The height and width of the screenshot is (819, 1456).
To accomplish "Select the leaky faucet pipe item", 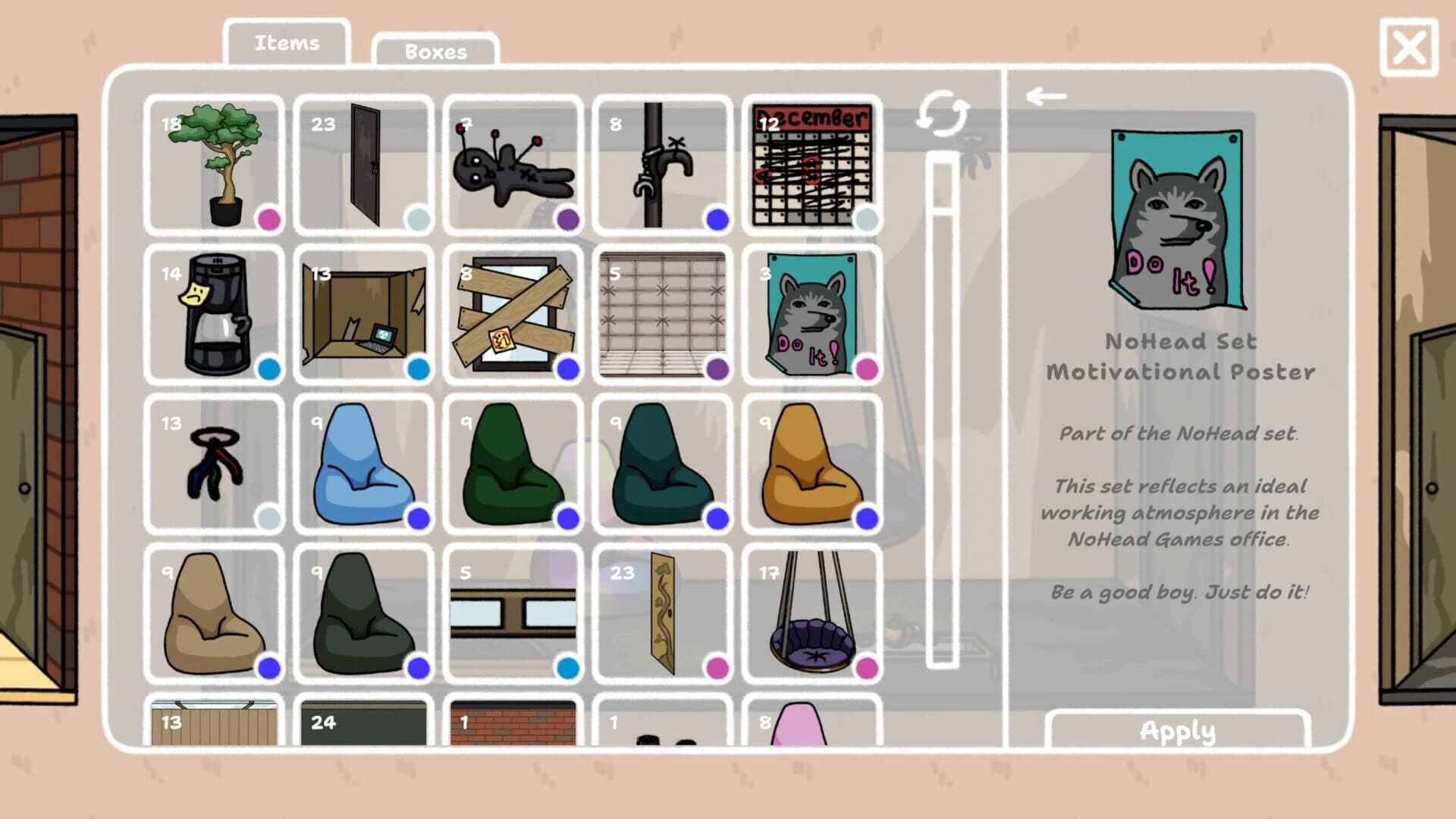I will click(x=663, y=163).
